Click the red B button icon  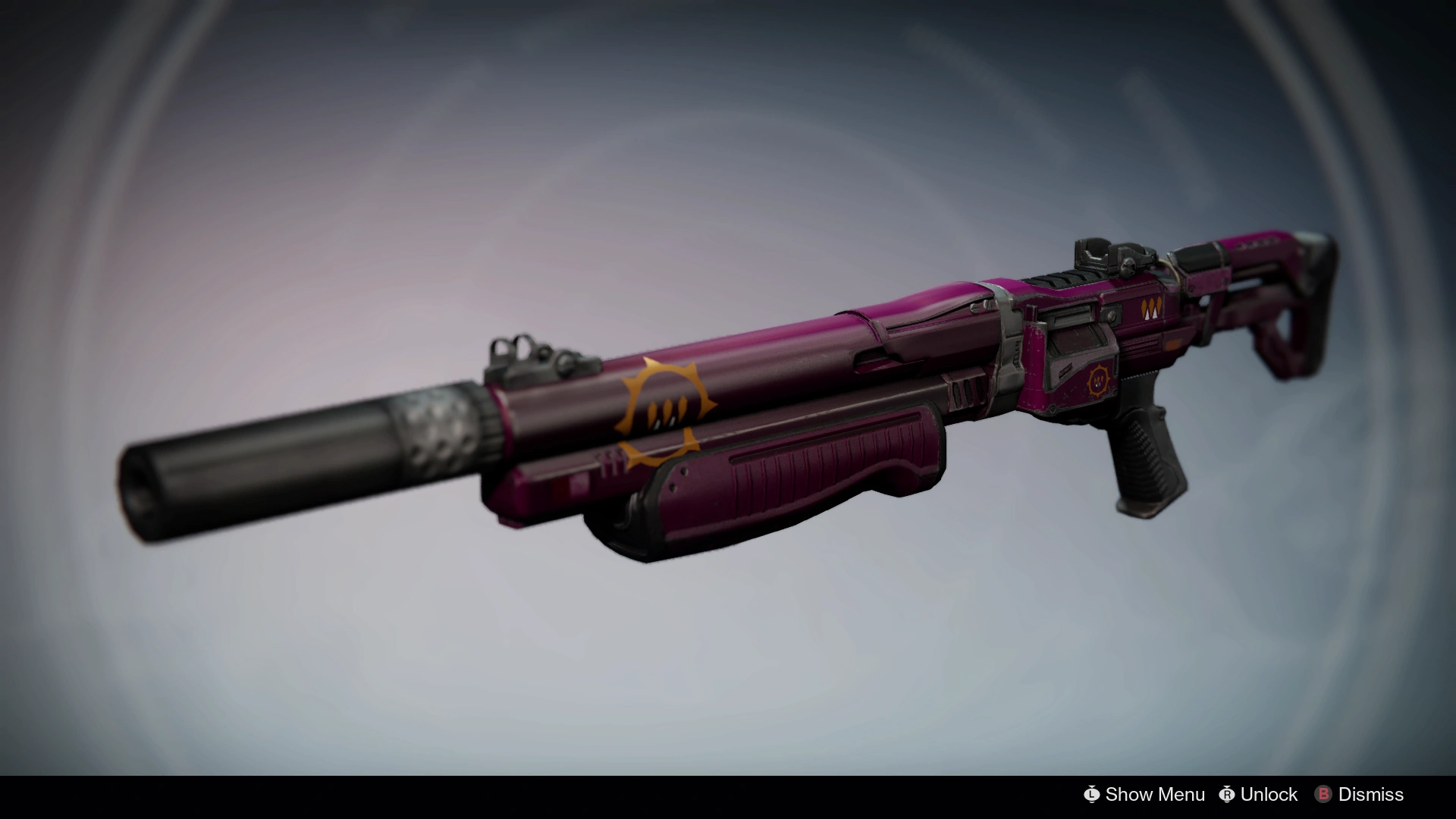click(1323, 794)
